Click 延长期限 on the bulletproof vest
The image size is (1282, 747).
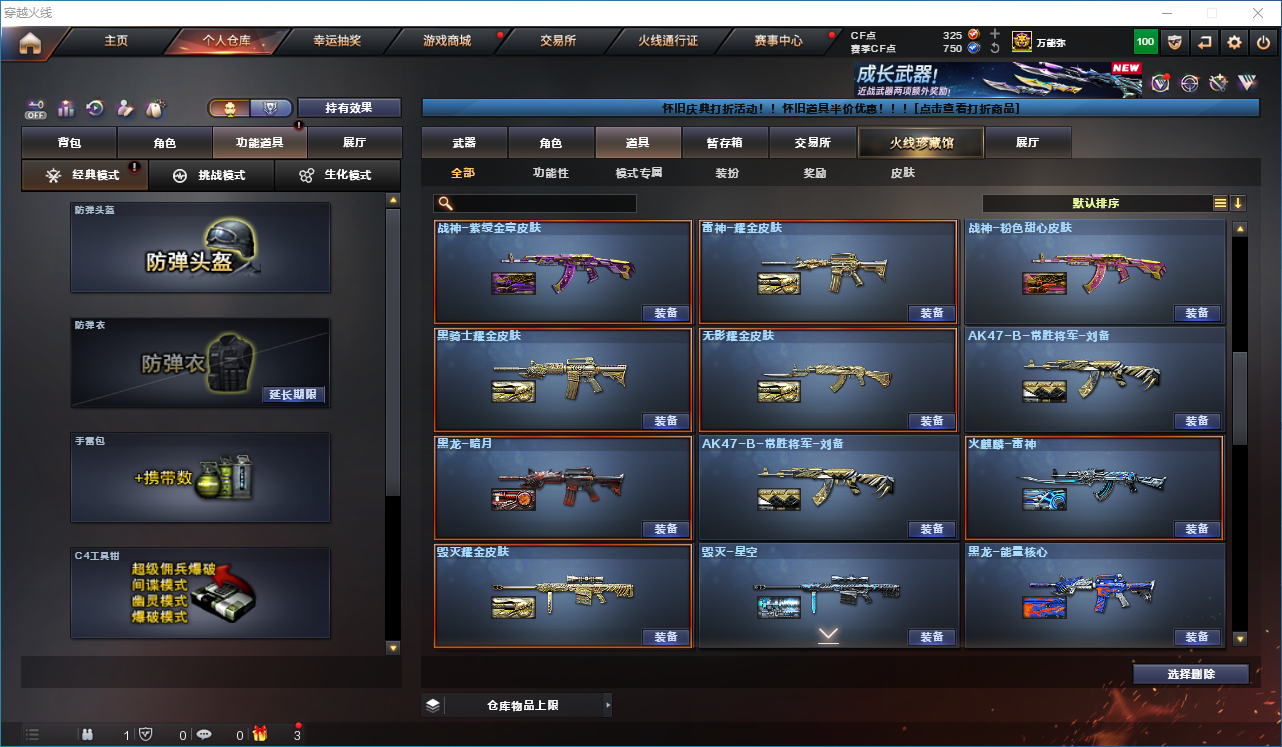tap(293, 395)
